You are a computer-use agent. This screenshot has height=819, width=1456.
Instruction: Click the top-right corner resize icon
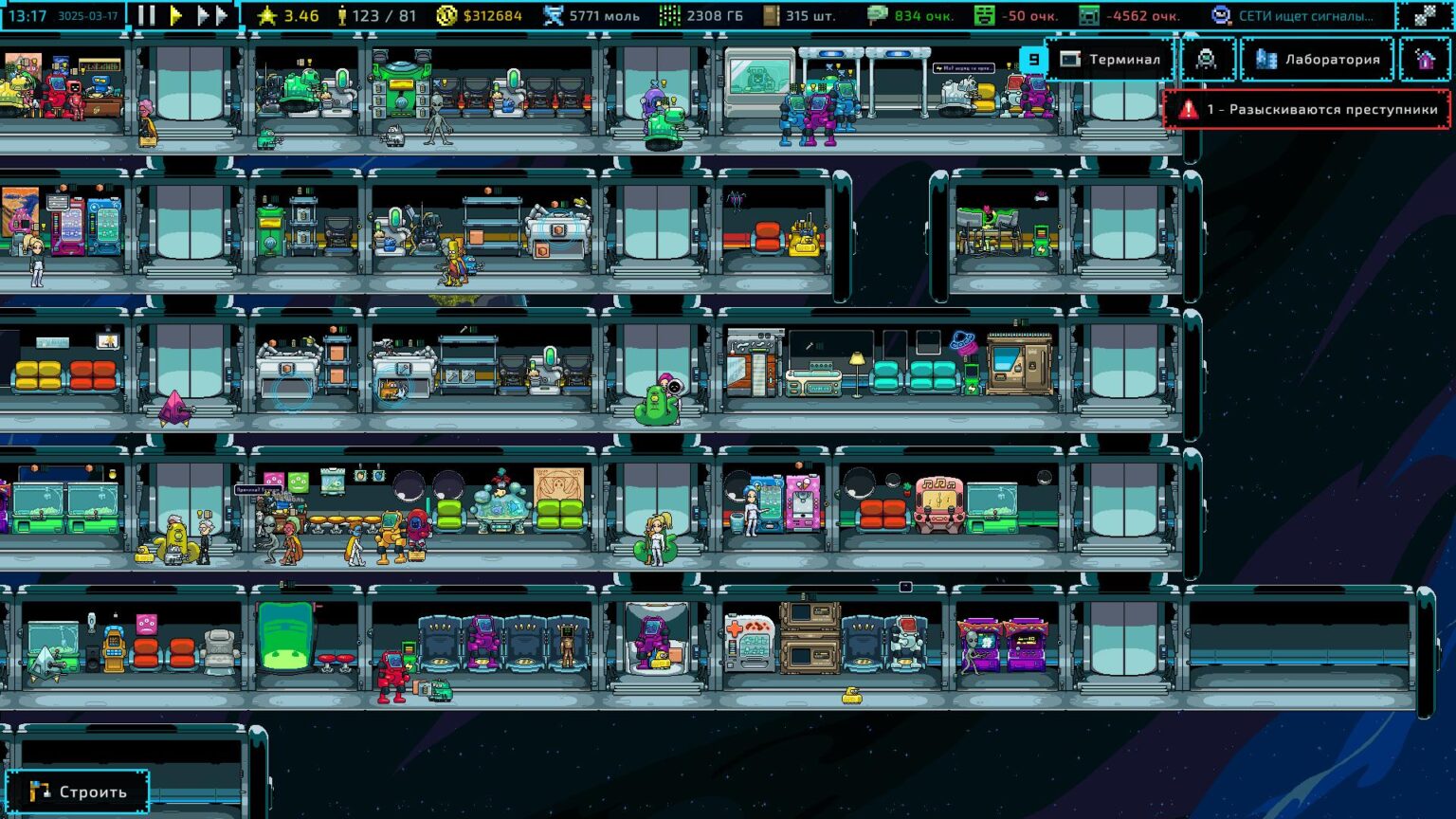[1425, 15]
